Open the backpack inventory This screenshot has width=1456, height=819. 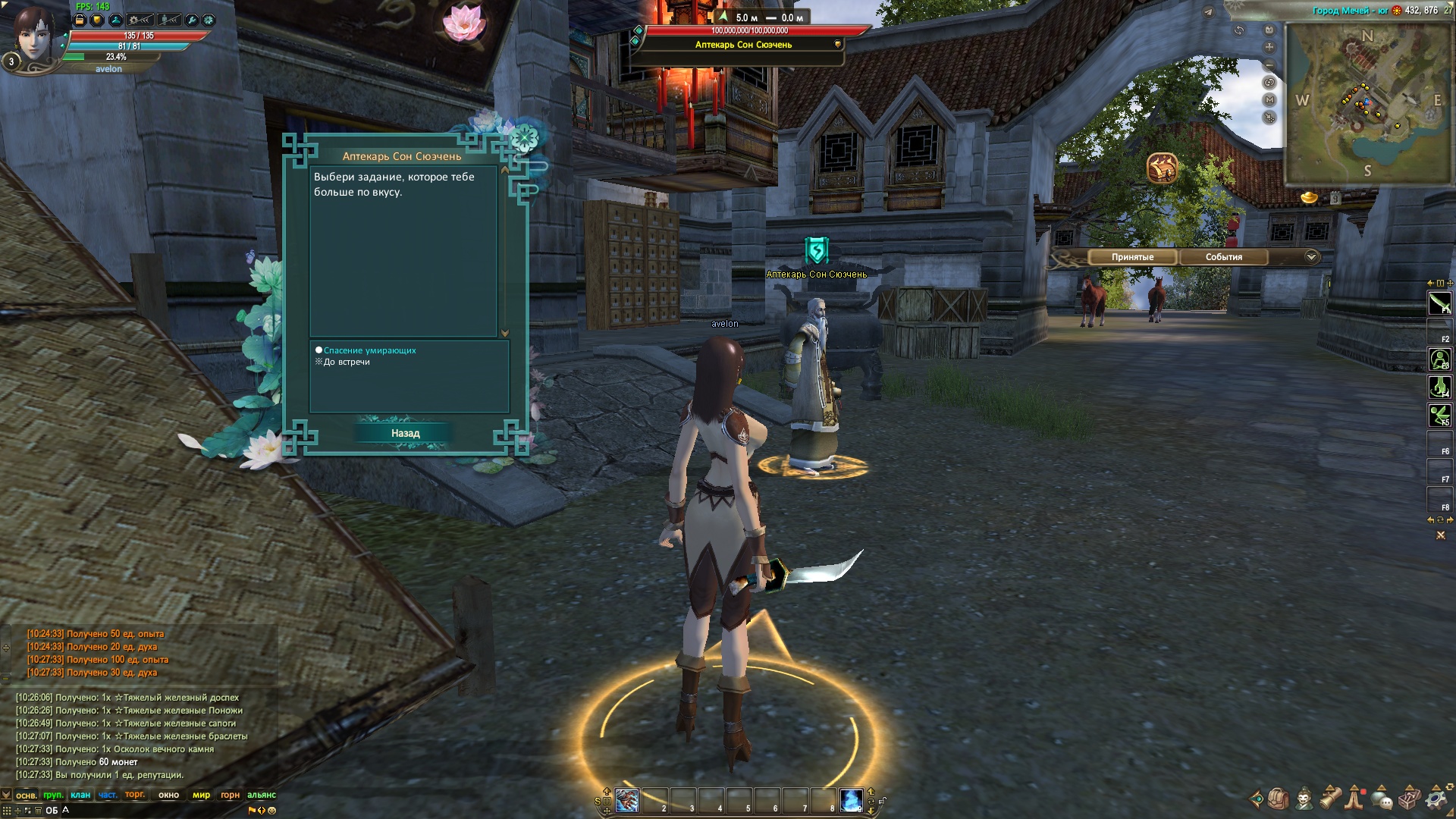click(1279, 799)
